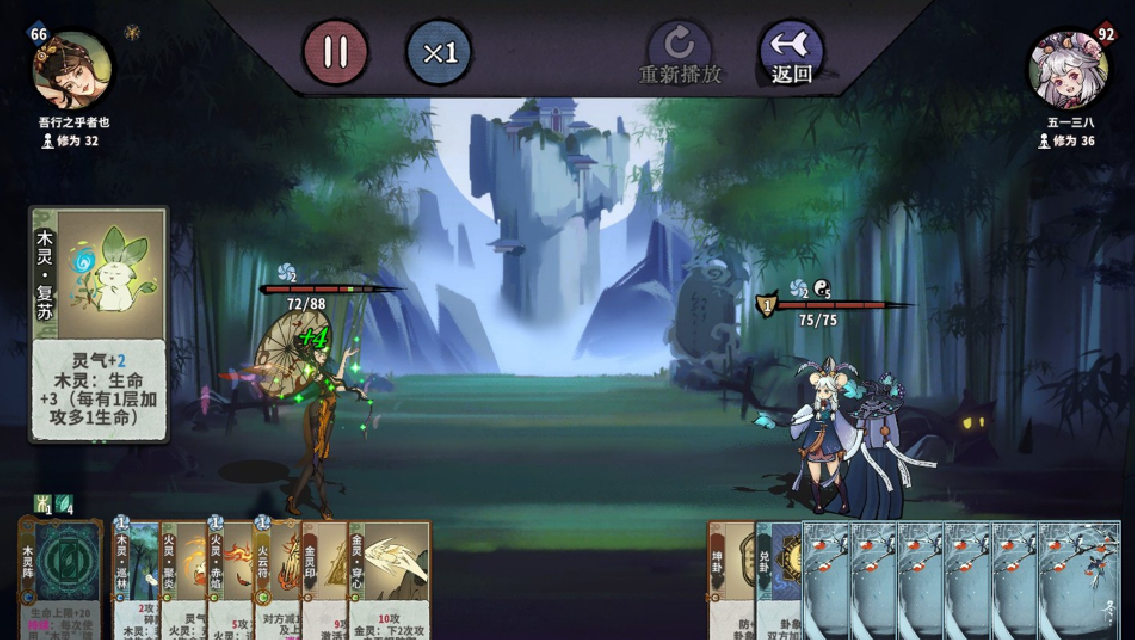Image resolution: width=1135 pixels, height=640 pixels.
Task: Click the 返回 back button
Action: pos(791,54)
